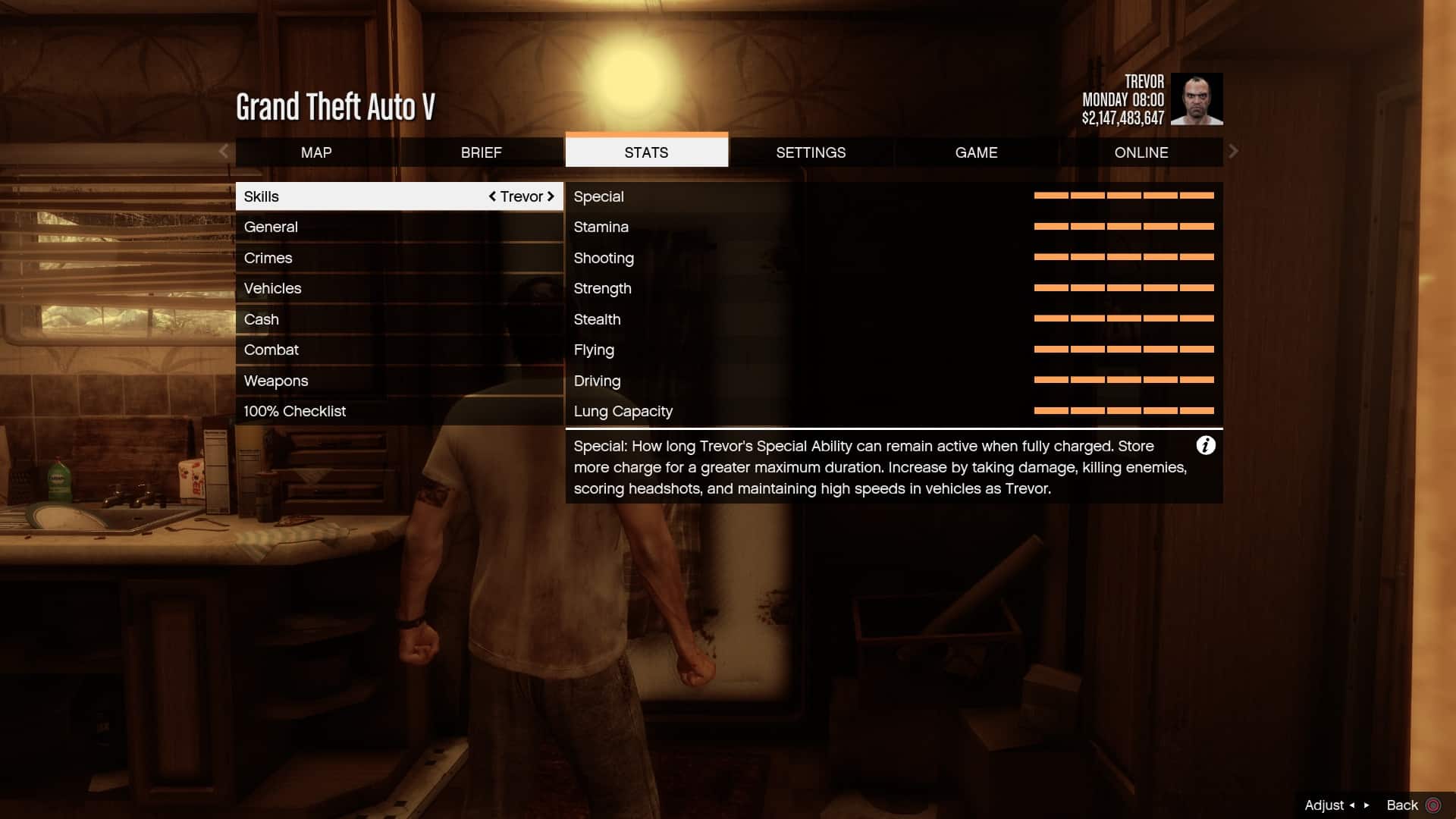
Task: Open the GAME tab
Action: [x=976, y=152]
